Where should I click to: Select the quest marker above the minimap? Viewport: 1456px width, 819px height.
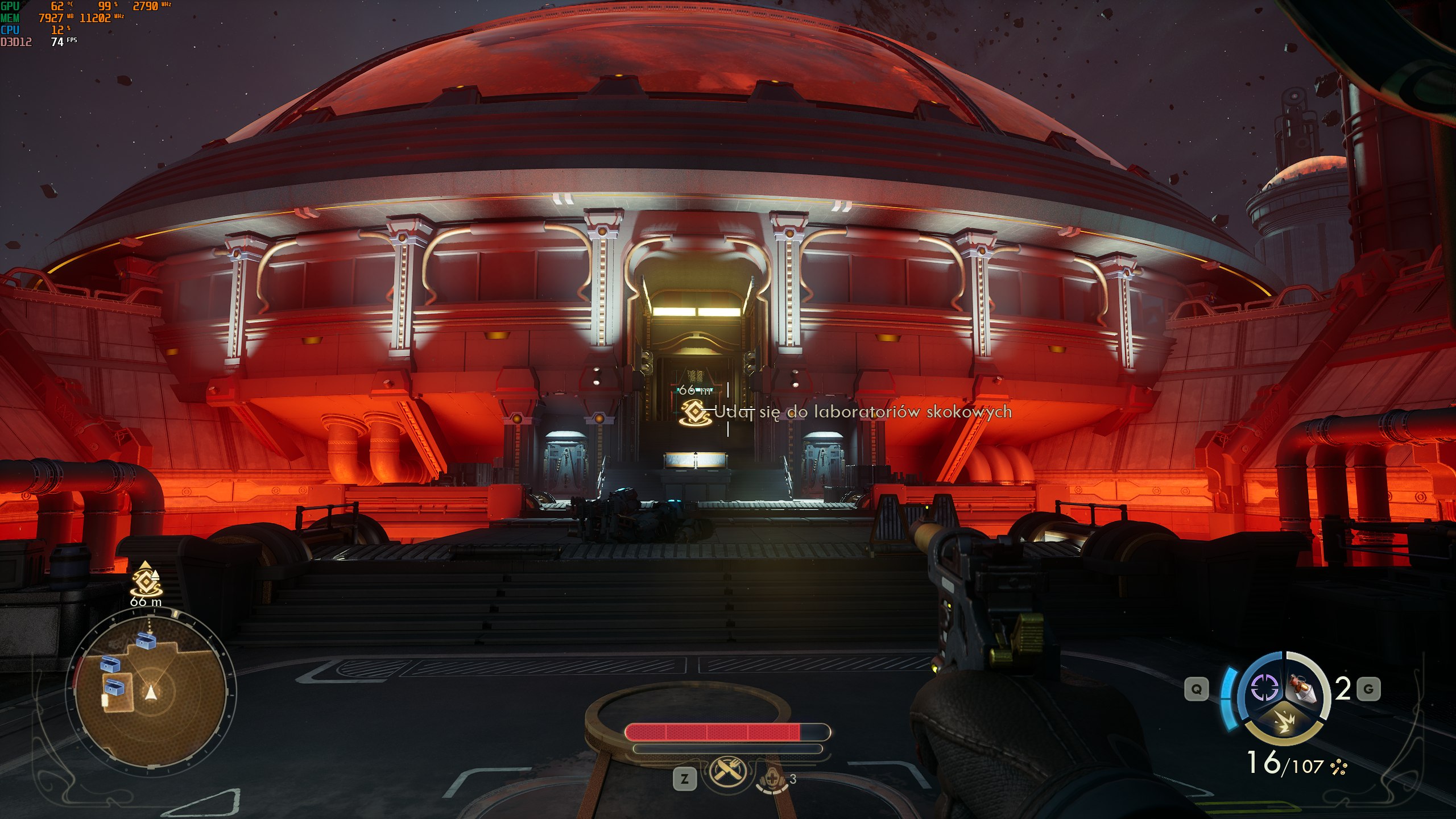tap(146, 581)
